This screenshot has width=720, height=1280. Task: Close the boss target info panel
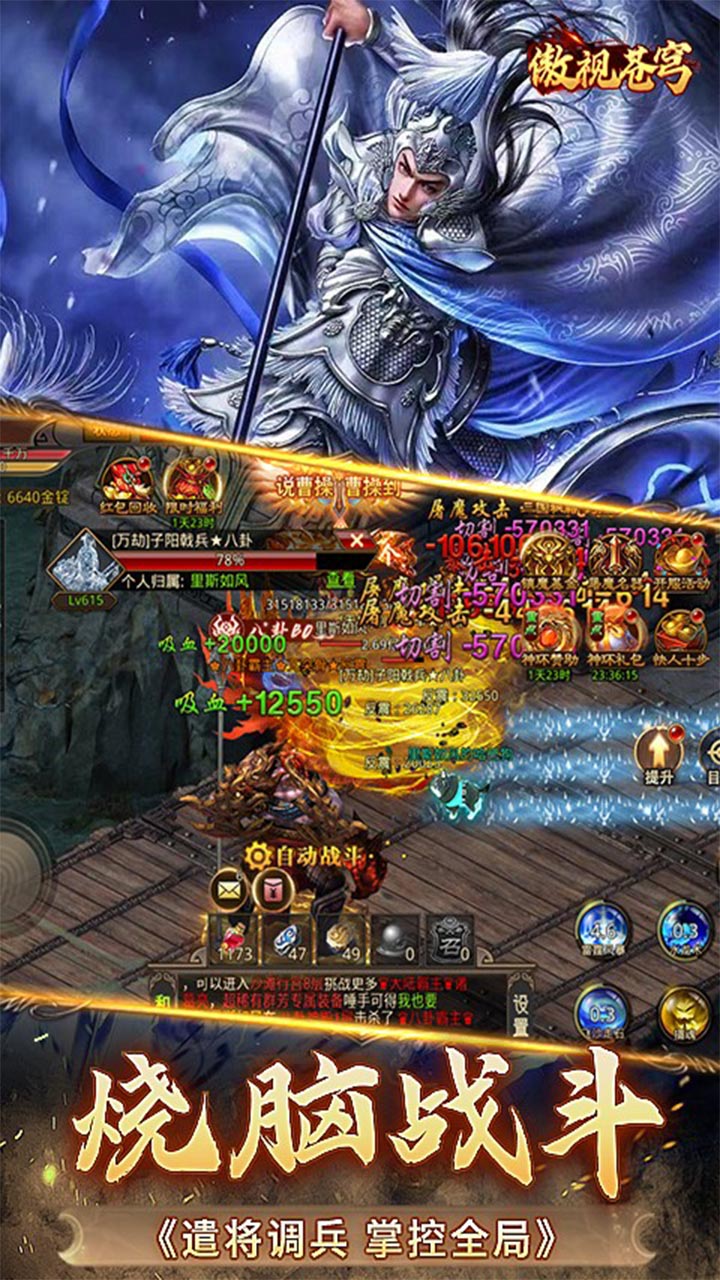[357, 540]
